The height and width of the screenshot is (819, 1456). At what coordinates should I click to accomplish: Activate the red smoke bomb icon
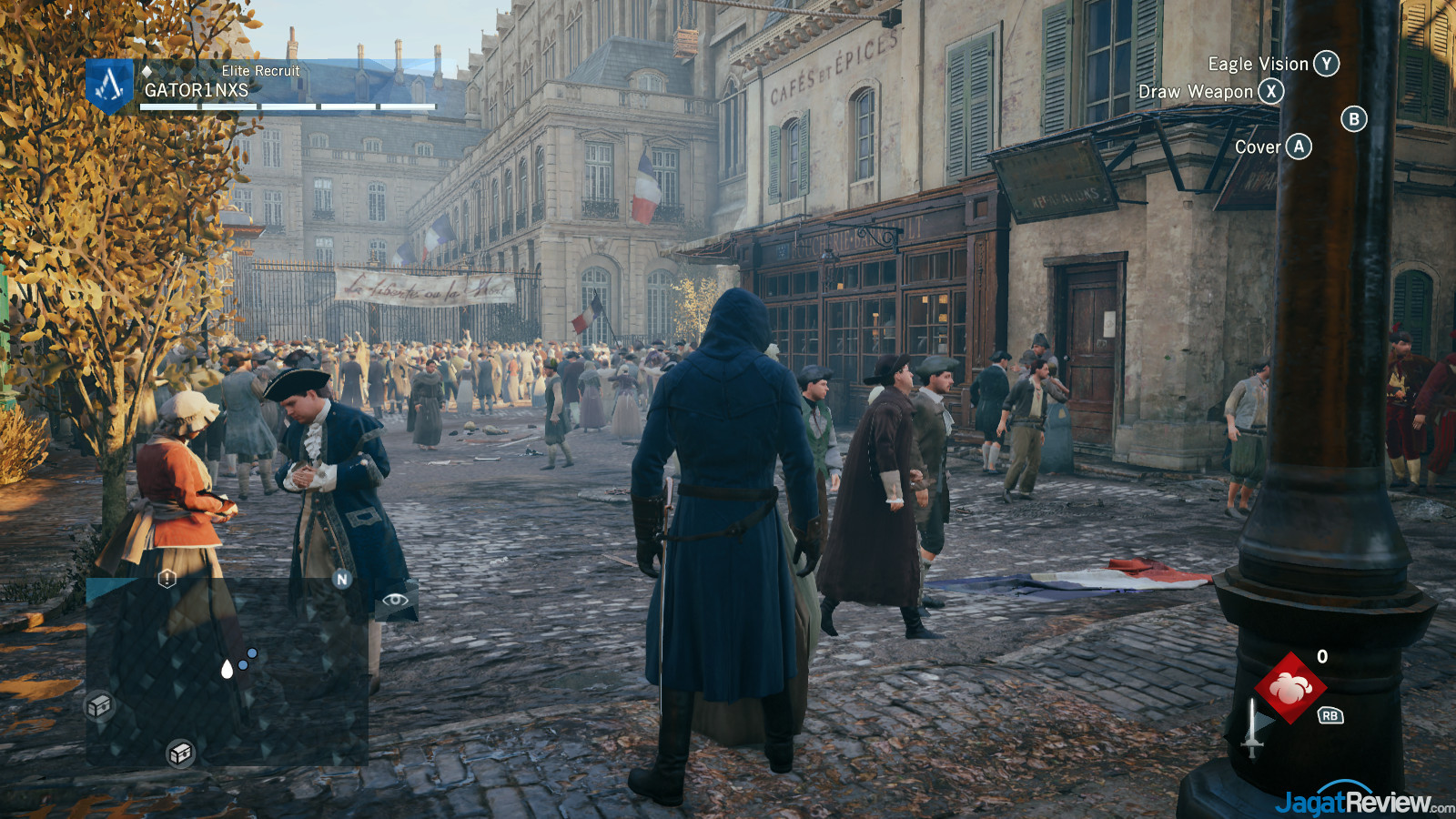(1290, 688)
